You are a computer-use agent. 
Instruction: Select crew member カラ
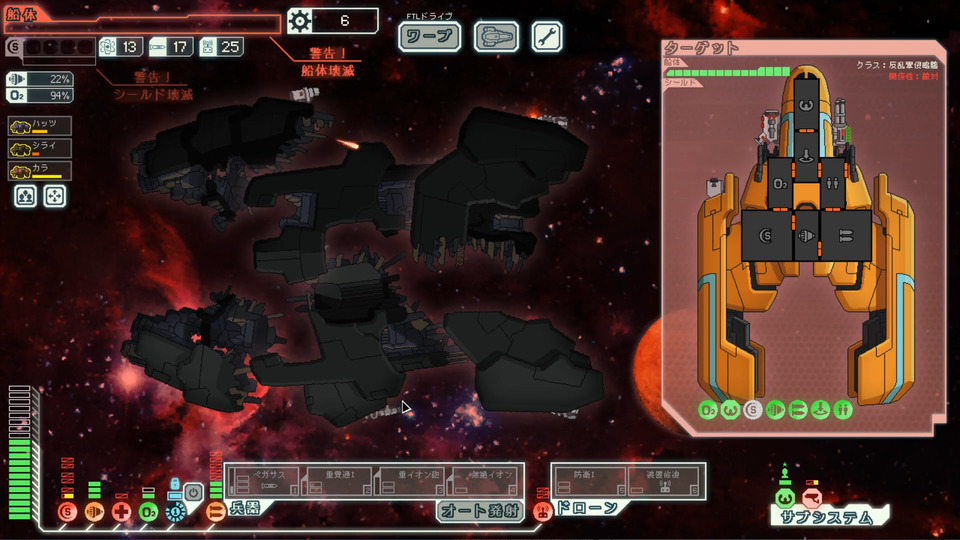pyautogui.click(x=38, y=170)
